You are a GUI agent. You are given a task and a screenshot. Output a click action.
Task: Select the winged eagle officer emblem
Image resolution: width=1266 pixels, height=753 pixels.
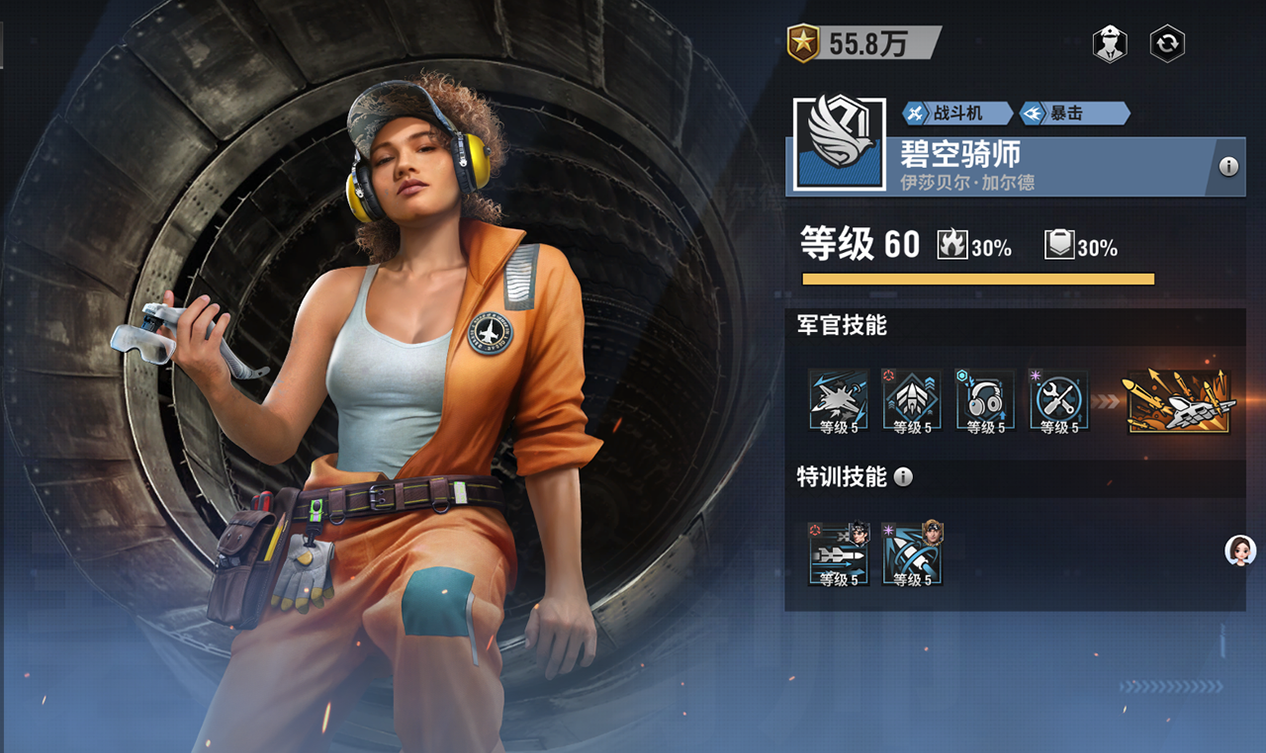(x=839, y=143)
